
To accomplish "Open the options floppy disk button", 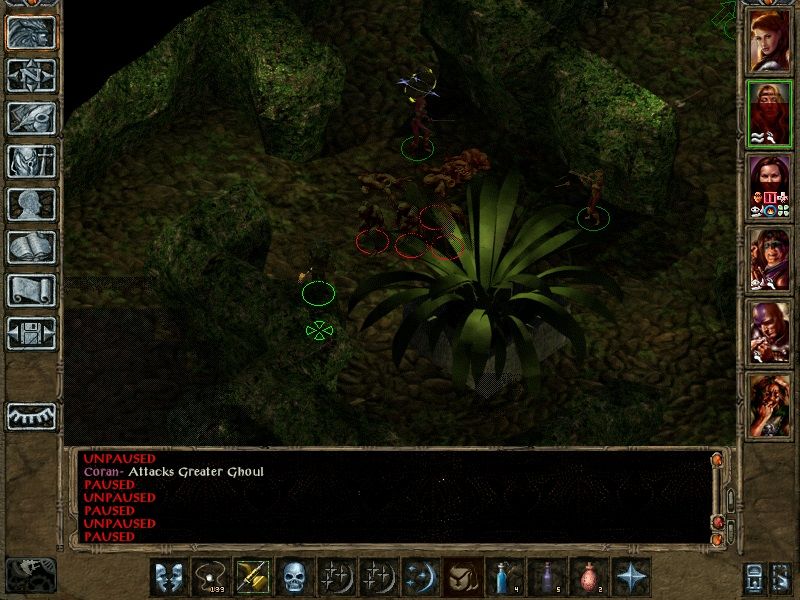I will click(x=31, y=333).
